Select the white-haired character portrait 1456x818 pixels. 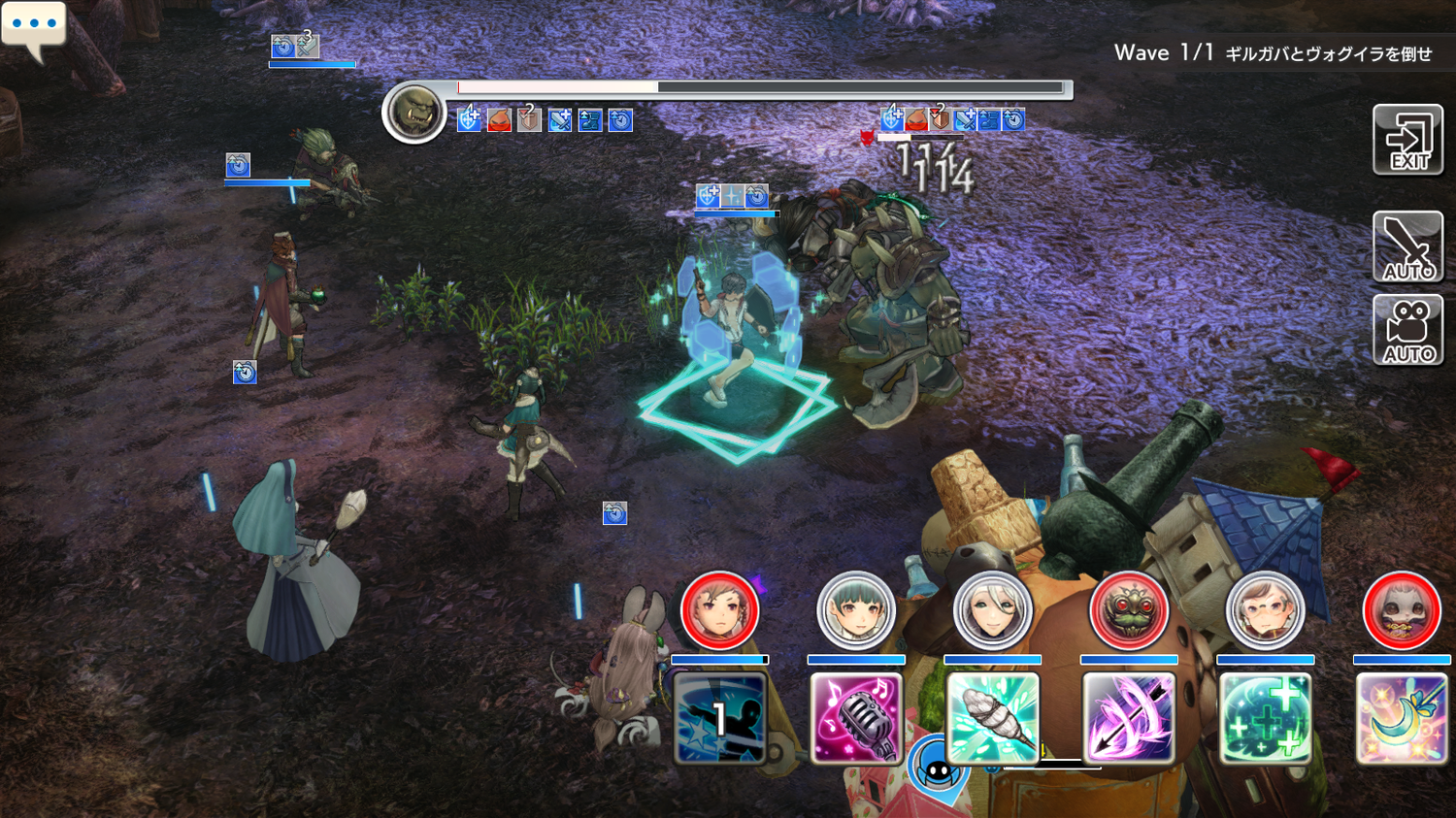[992, 611]
